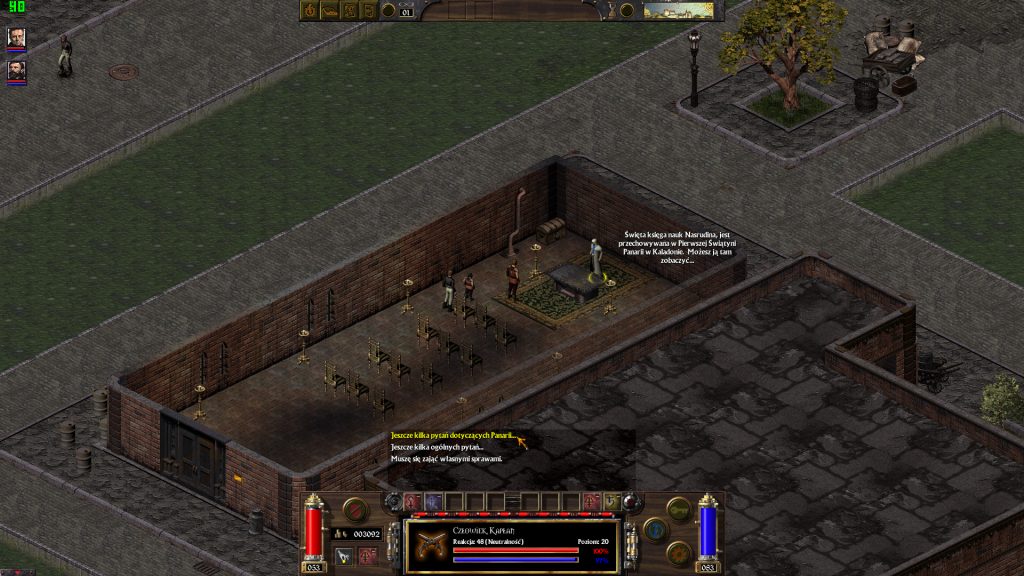This screenshot has height=576, width=1024.
Task: Open the key-shaped skills button
Action: [678, 509]
